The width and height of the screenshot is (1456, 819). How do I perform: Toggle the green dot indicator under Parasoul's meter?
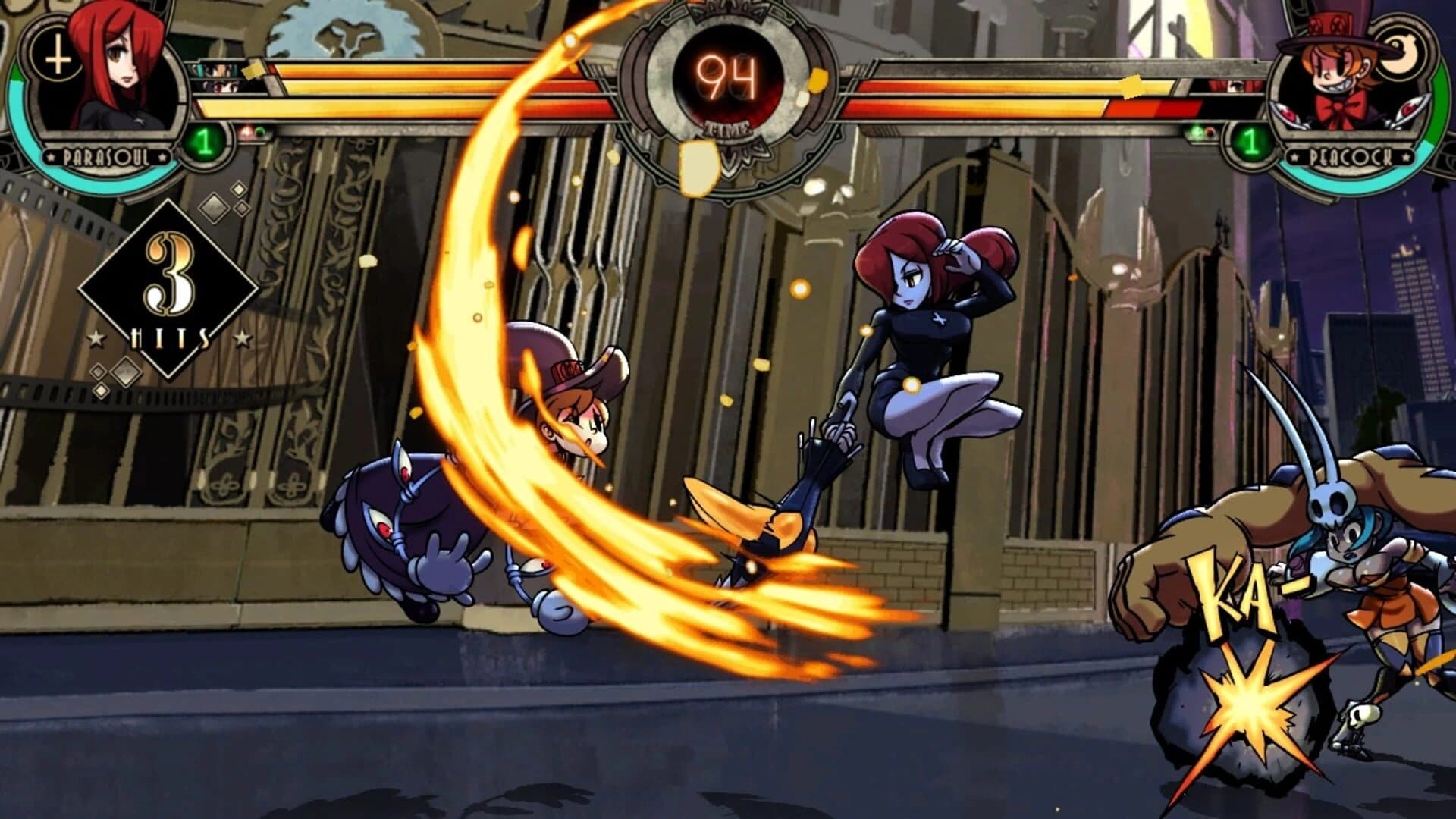point(258,130)
